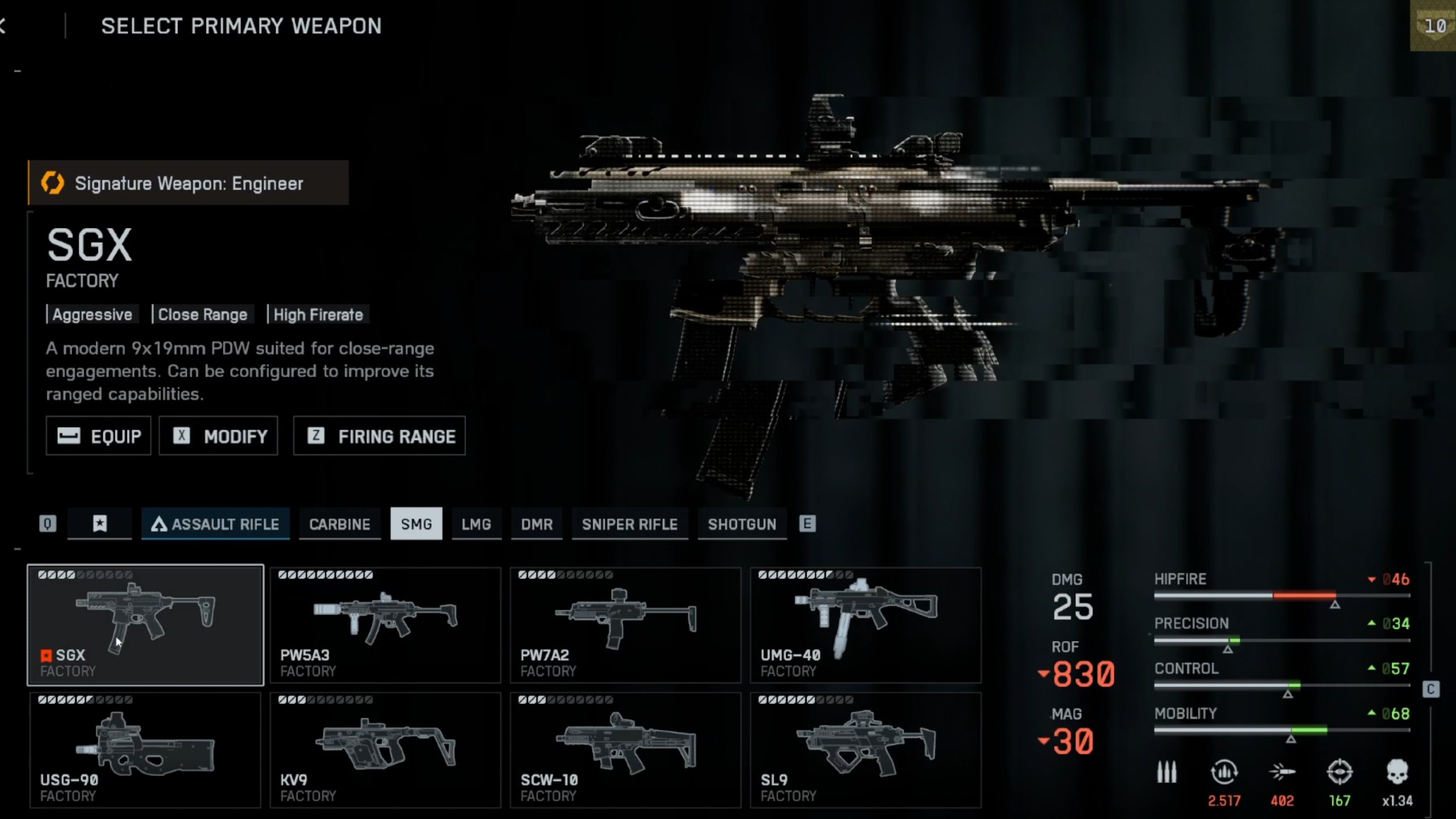The height and width of the screenshot is (819, 1456).
Task: Click the reload speed stat icon
Action: pyautogui.click(x=1224, y=771)
